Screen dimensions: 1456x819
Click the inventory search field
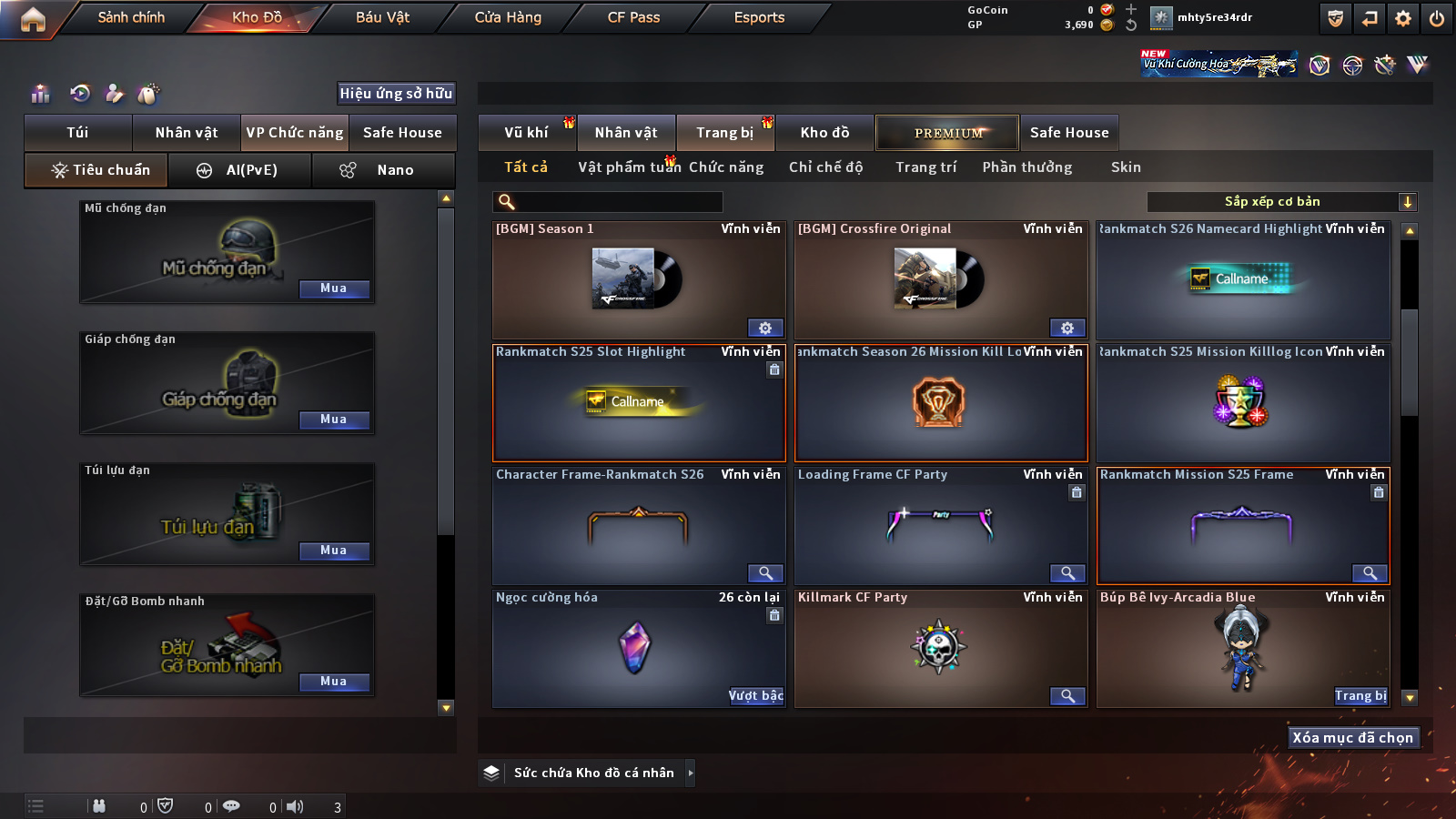[x=608, y=202]
